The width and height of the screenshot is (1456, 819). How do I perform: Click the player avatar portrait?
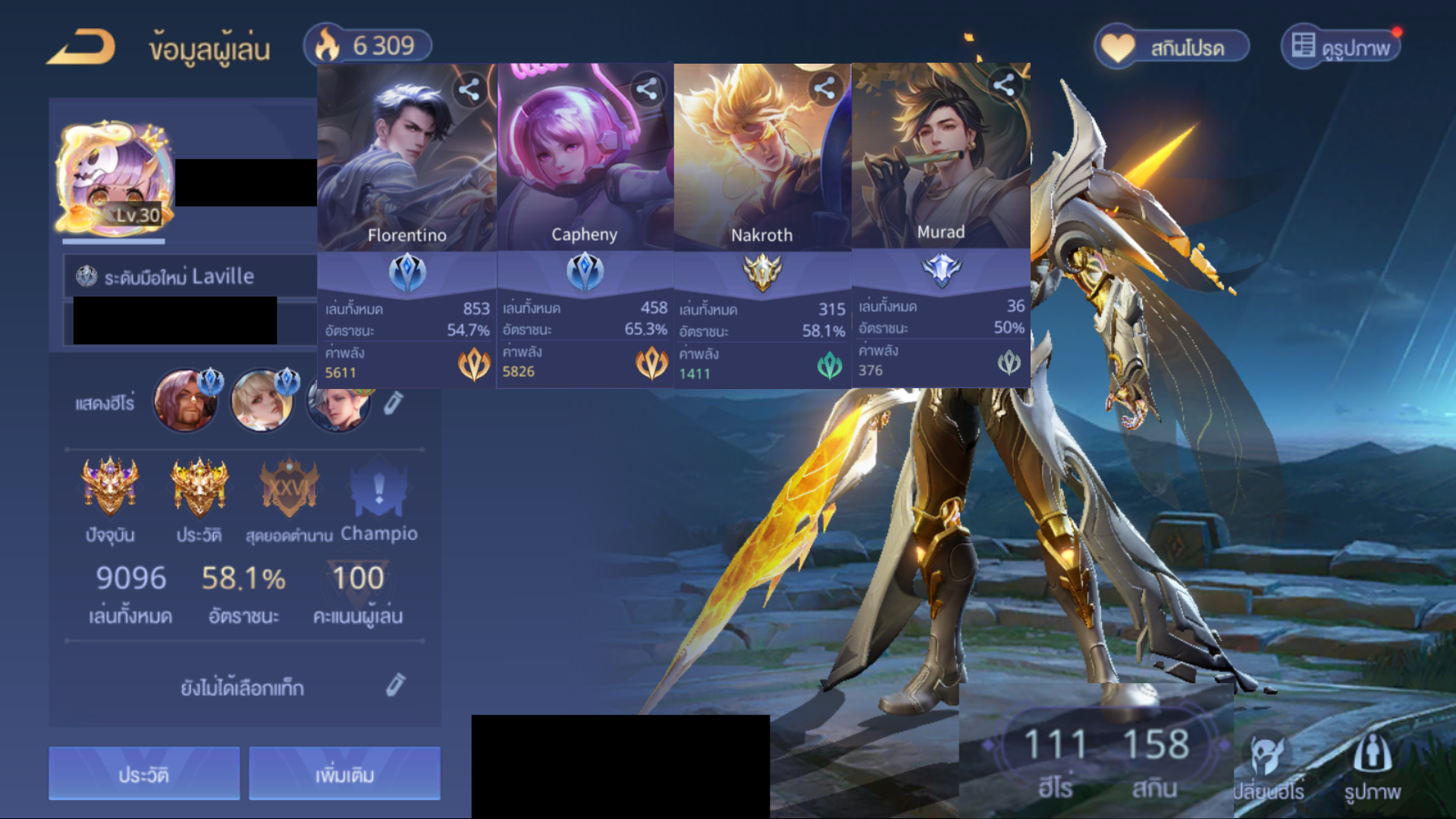pos(114,178)
